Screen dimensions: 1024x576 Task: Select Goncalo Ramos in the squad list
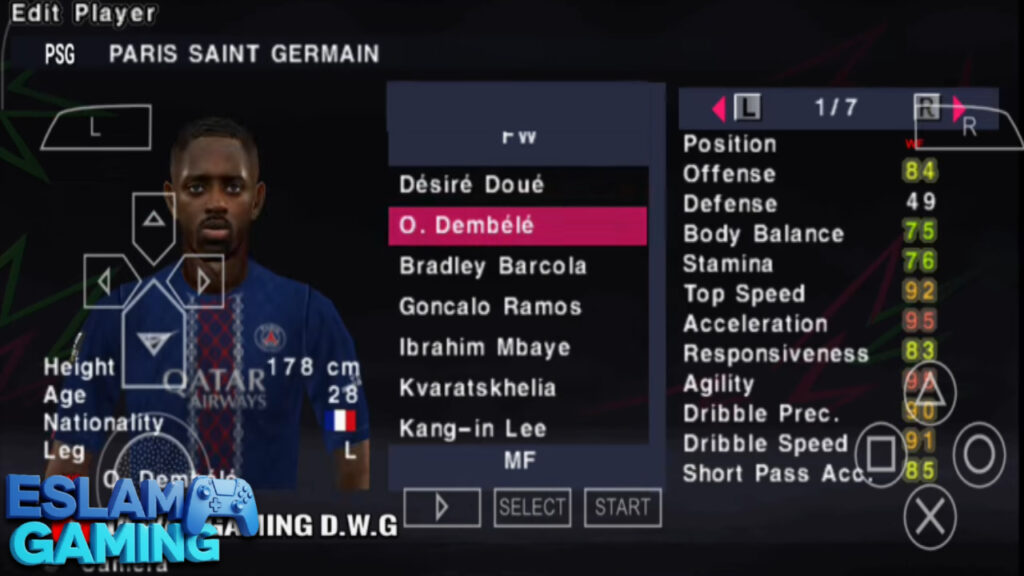(490, 307)
